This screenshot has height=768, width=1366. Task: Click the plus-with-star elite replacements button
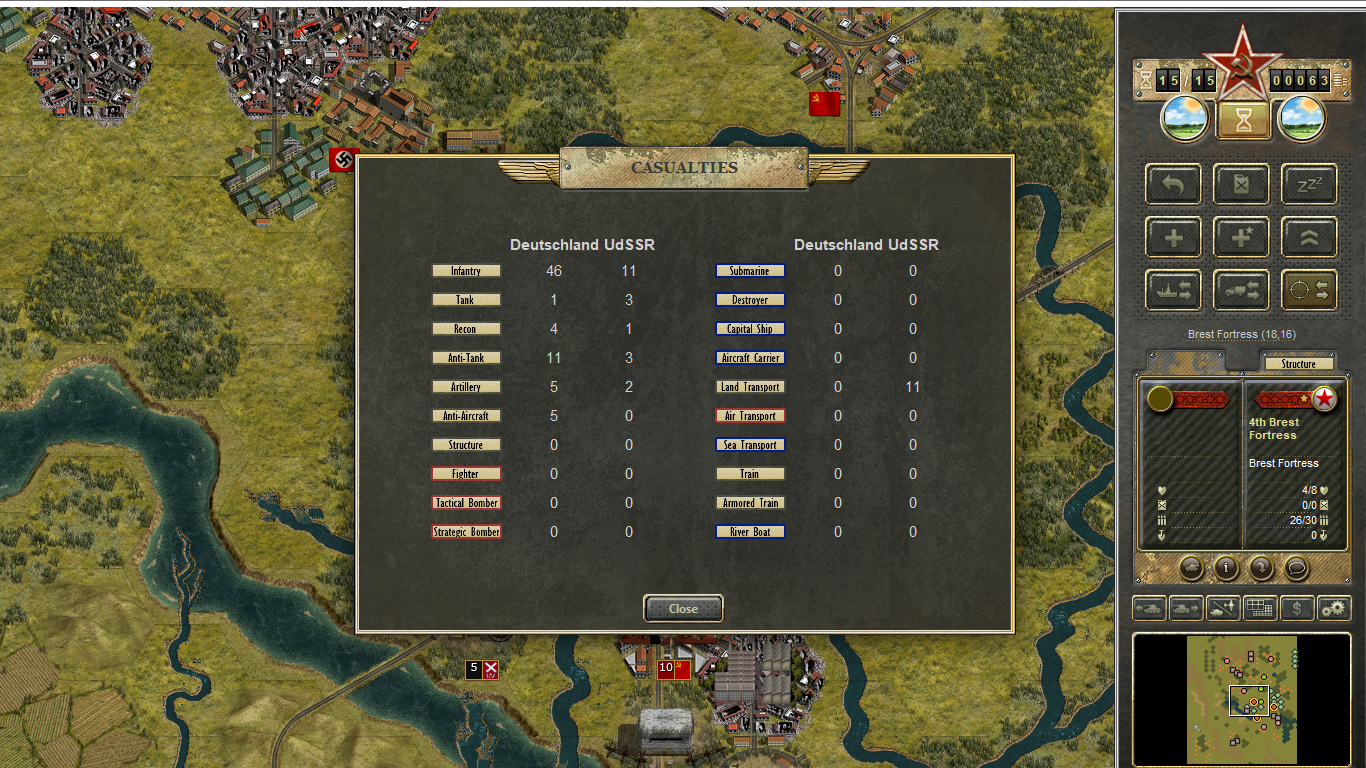pyautogui.click(x=1241, y=238)
